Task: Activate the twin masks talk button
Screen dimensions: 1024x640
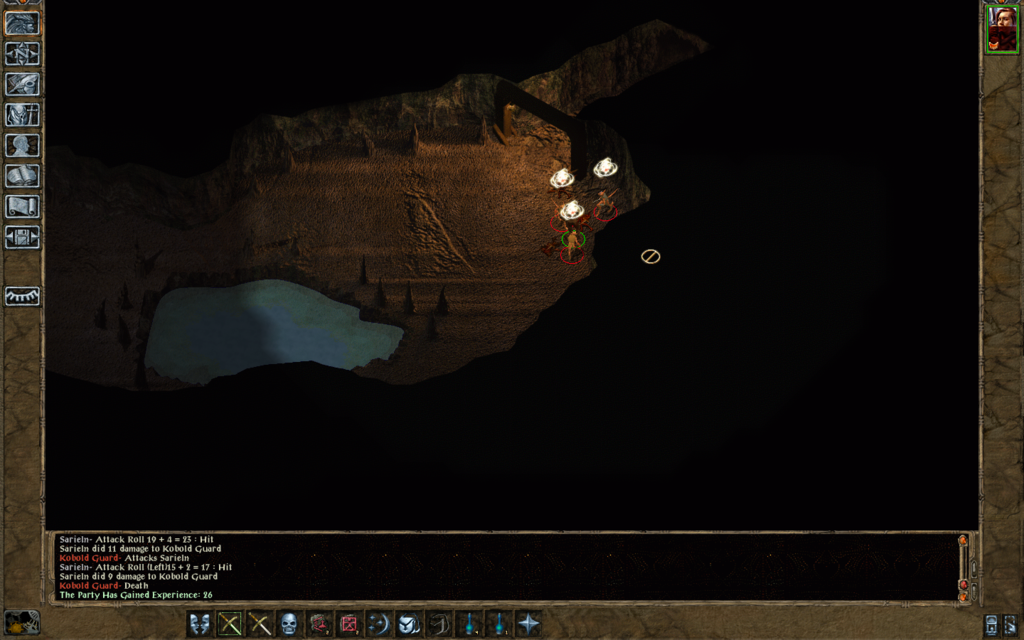Action: [200, 624]
